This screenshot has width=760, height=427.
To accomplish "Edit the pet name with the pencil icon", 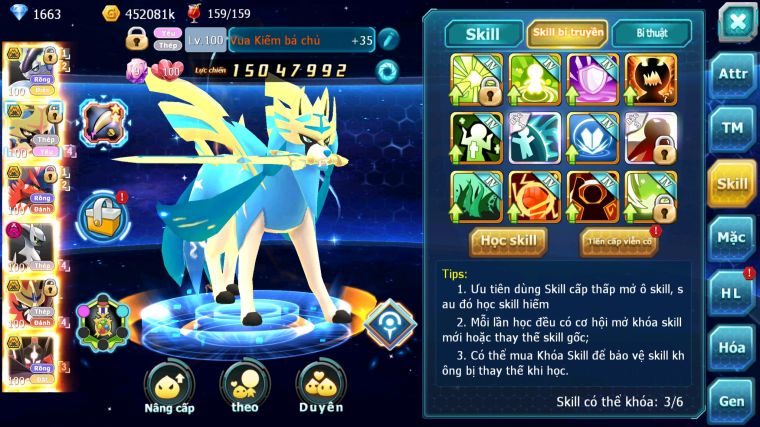I will point(388,40).
